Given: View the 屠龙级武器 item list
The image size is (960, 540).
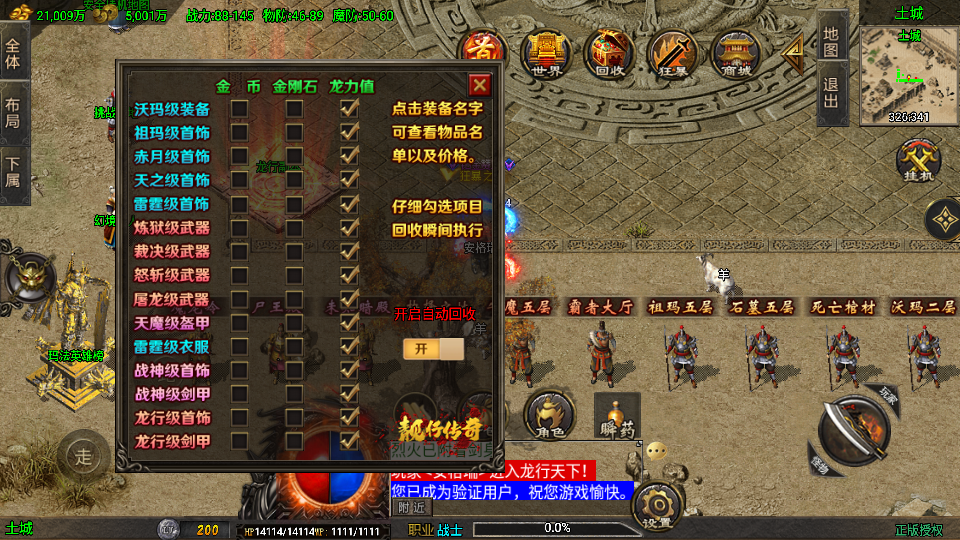Looking at the screenshot, I should pos(172,299).
